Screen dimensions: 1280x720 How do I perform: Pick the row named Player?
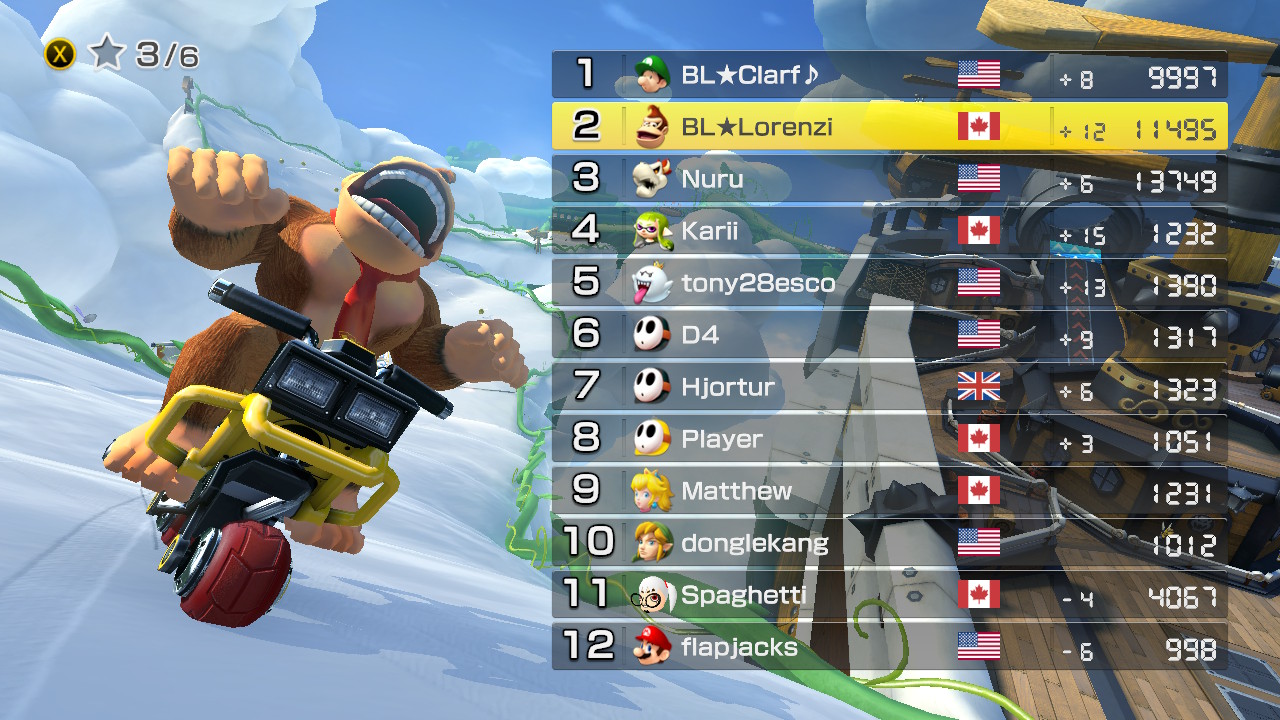889,439
